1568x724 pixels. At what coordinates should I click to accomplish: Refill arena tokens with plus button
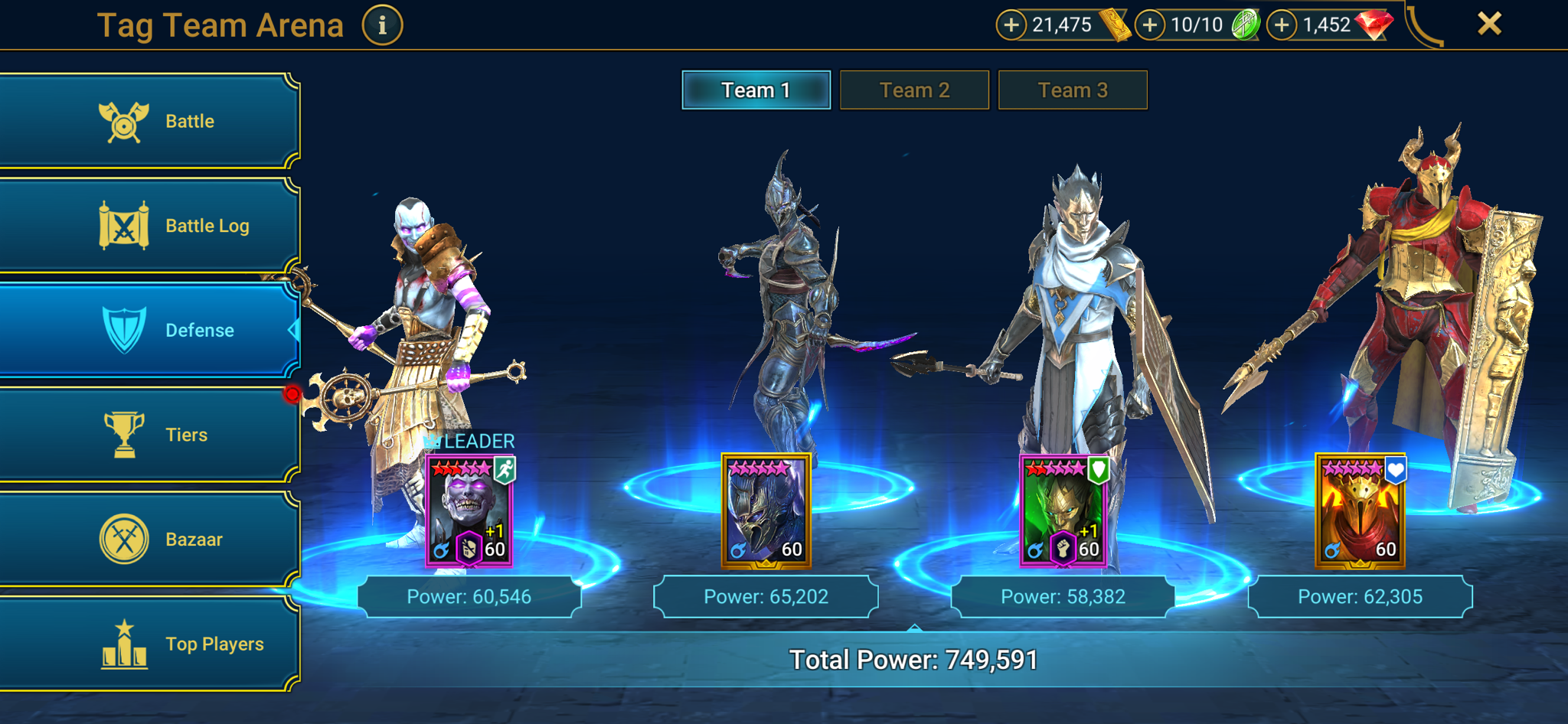tap(1149, 25)
